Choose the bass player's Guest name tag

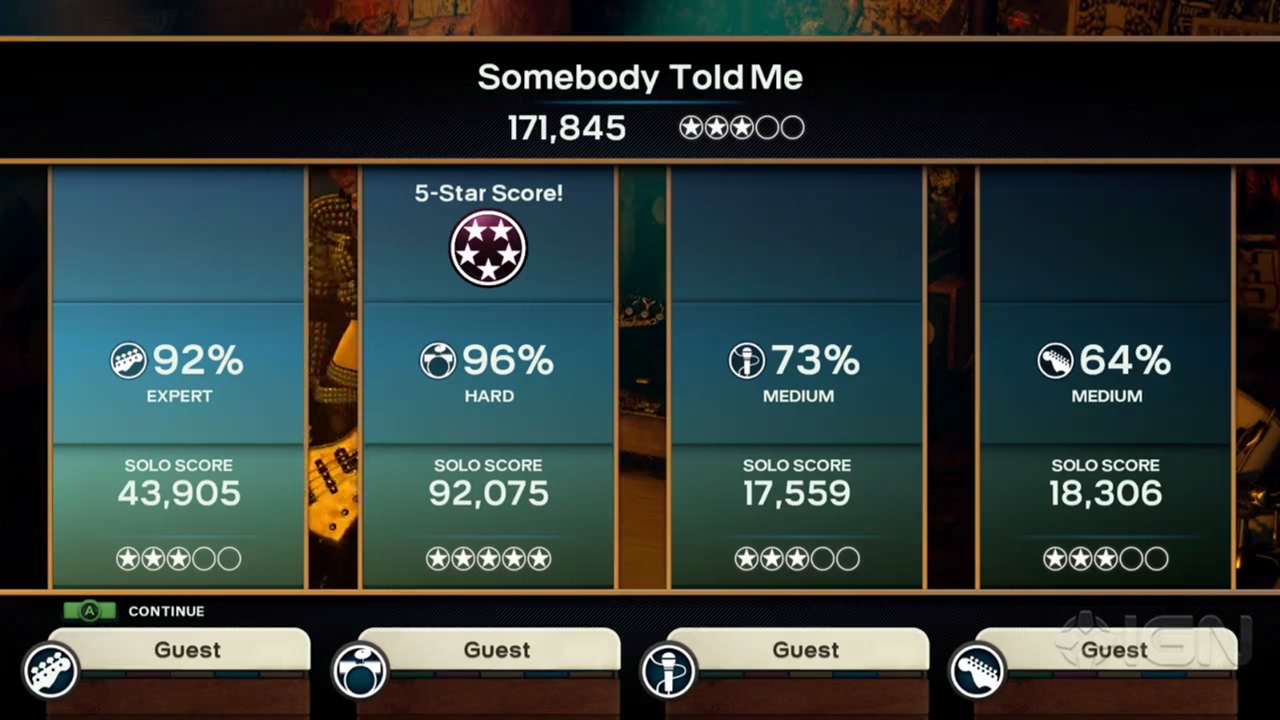point(187,650)
